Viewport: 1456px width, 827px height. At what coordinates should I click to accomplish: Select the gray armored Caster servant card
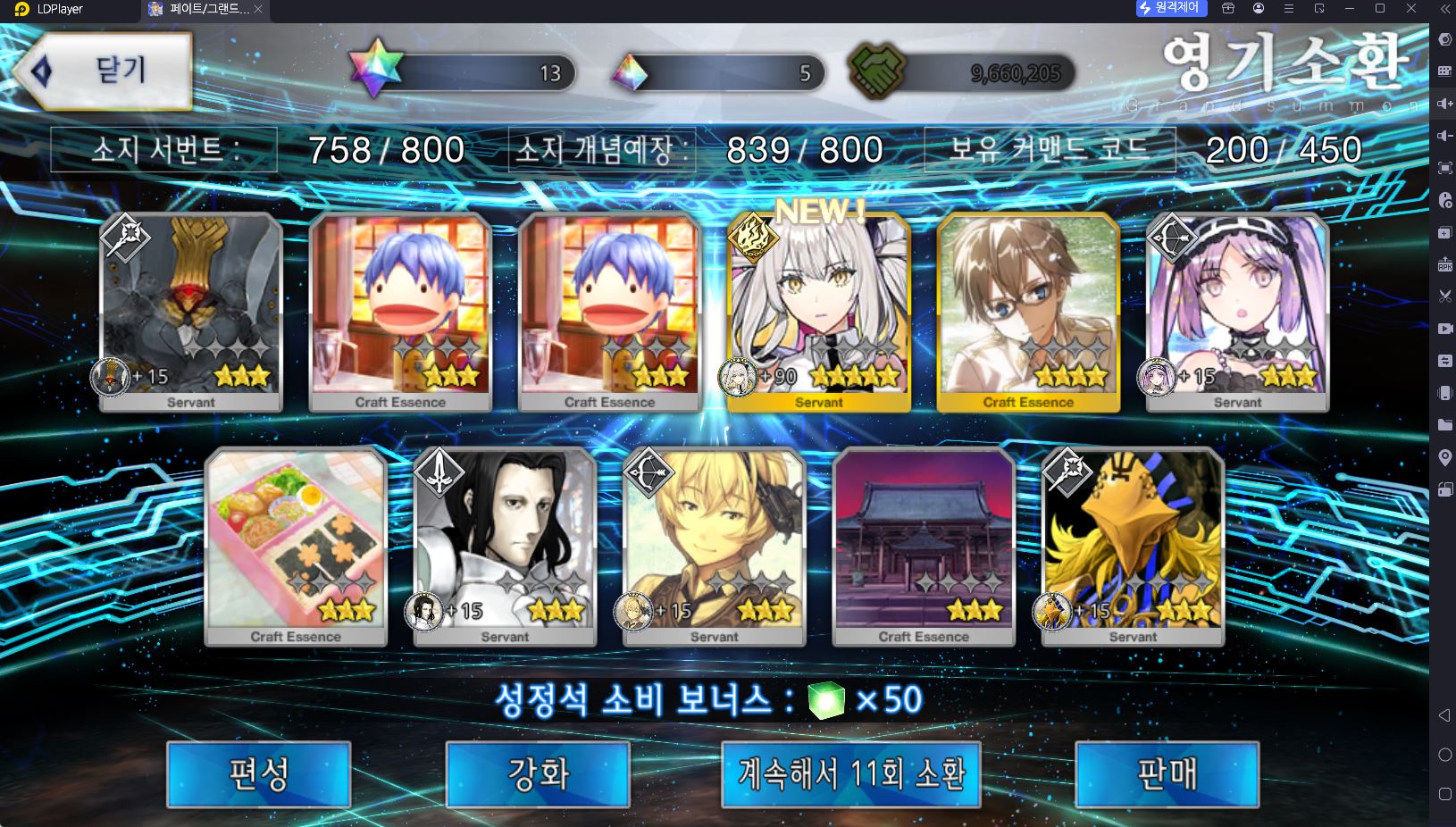191,313
